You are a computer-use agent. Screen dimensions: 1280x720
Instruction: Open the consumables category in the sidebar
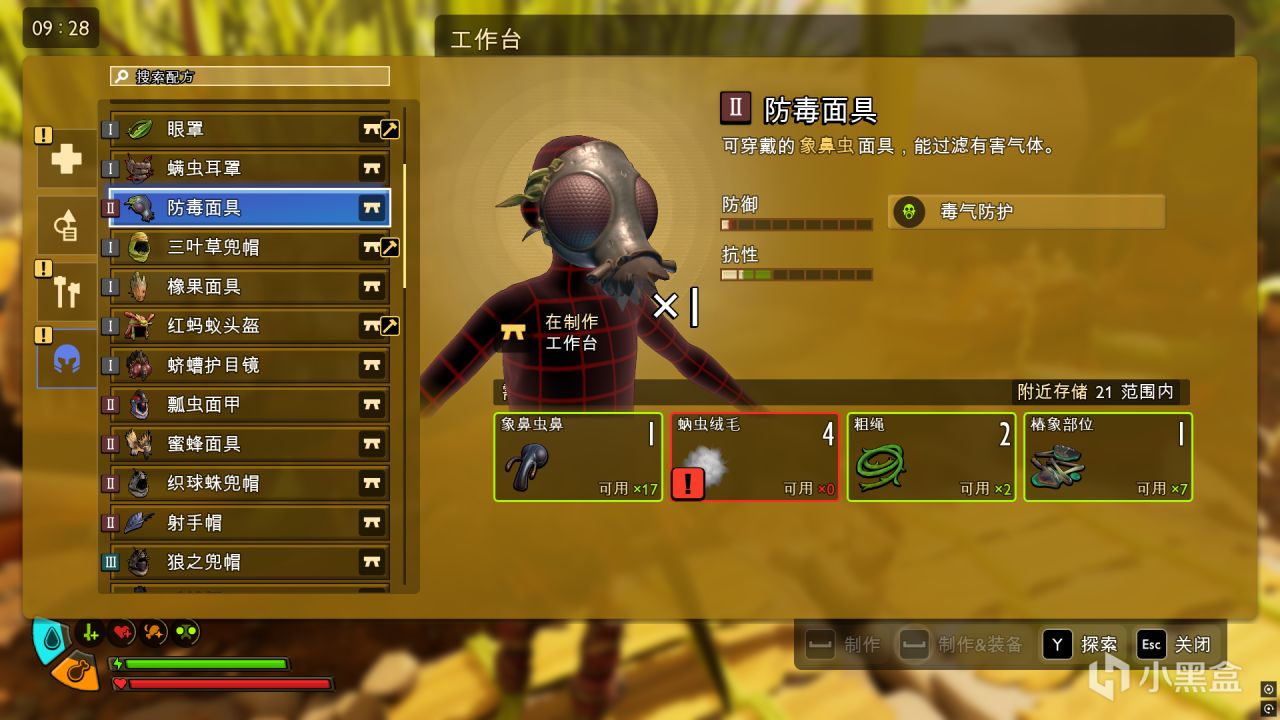point(66,224)
